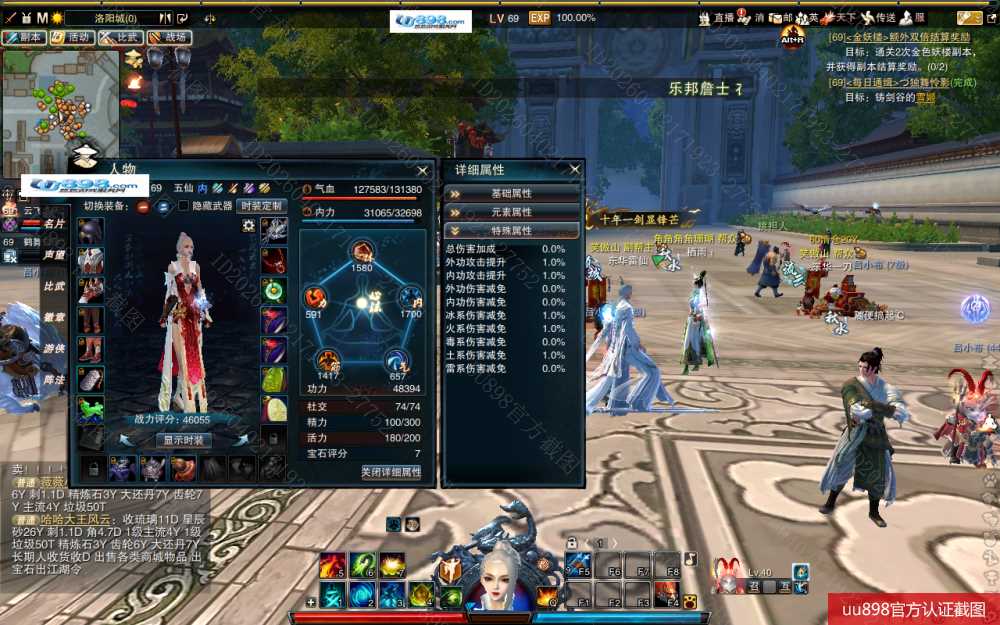Toggle the 隐藏武器 checkbox
The height and width of the screenshot is (625, 1000).
tap(183, 206)
